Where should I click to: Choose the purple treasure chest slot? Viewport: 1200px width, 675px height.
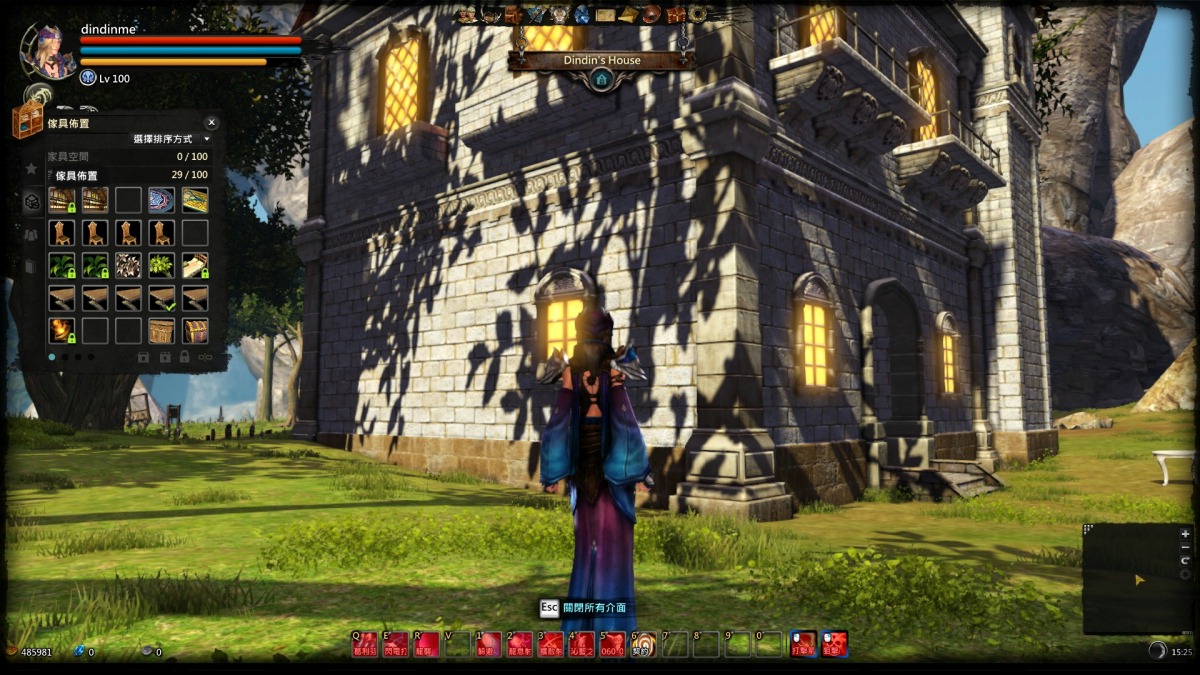click(x=195, y=331)
